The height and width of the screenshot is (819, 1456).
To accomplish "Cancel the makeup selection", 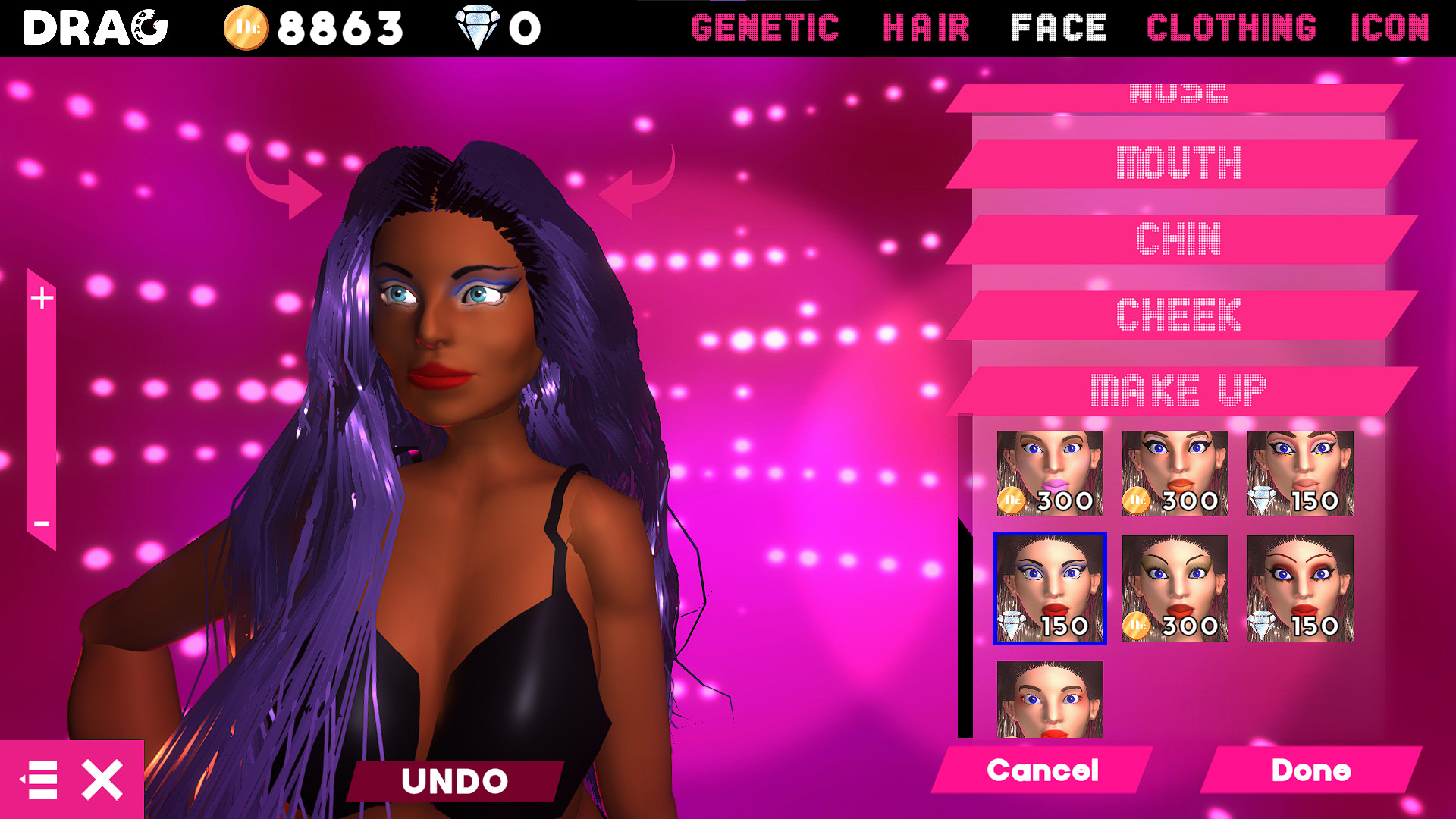I will [x=1042, y=771].
